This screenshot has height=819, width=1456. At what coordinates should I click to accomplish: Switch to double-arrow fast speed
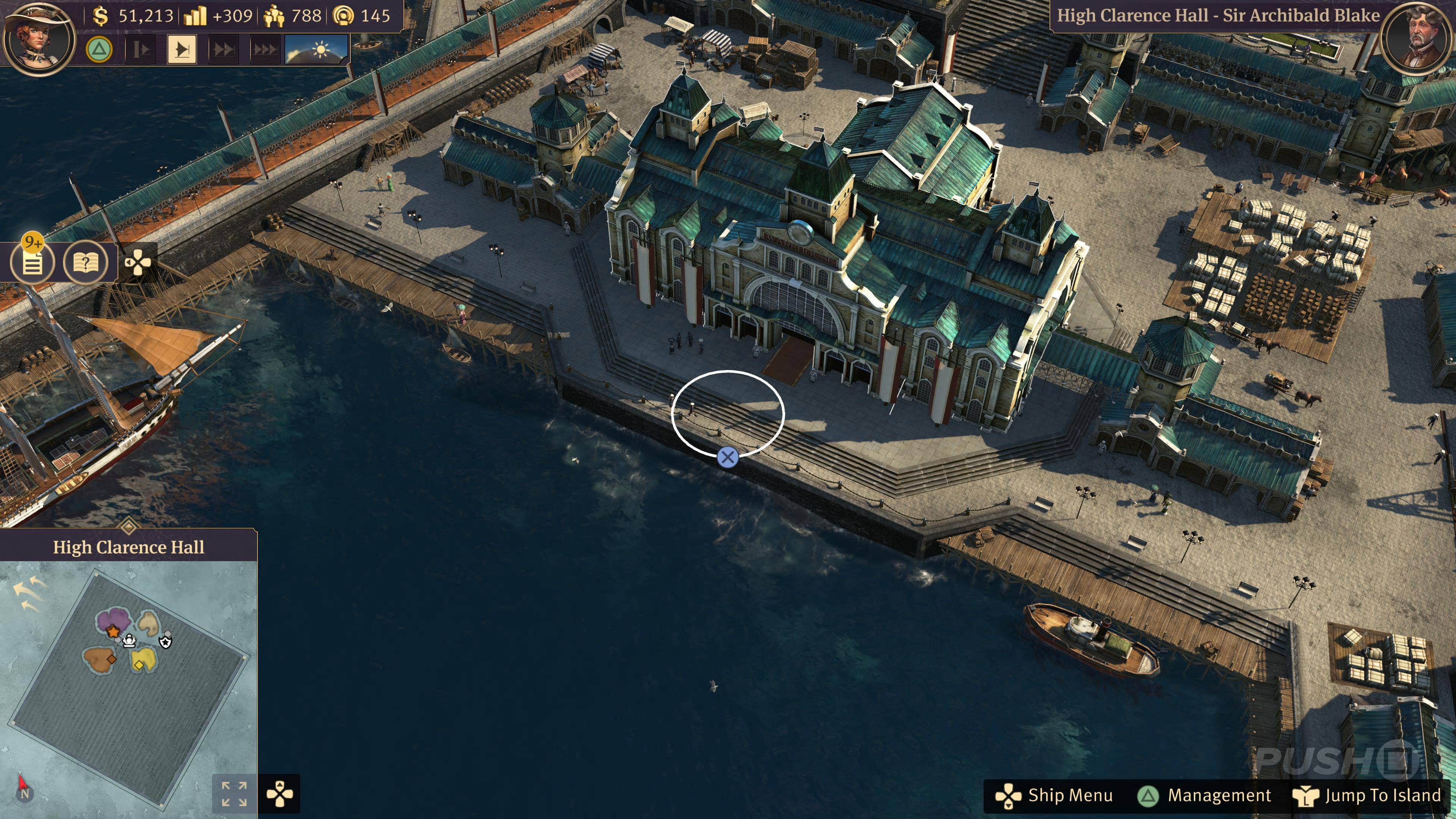[223, 50]
